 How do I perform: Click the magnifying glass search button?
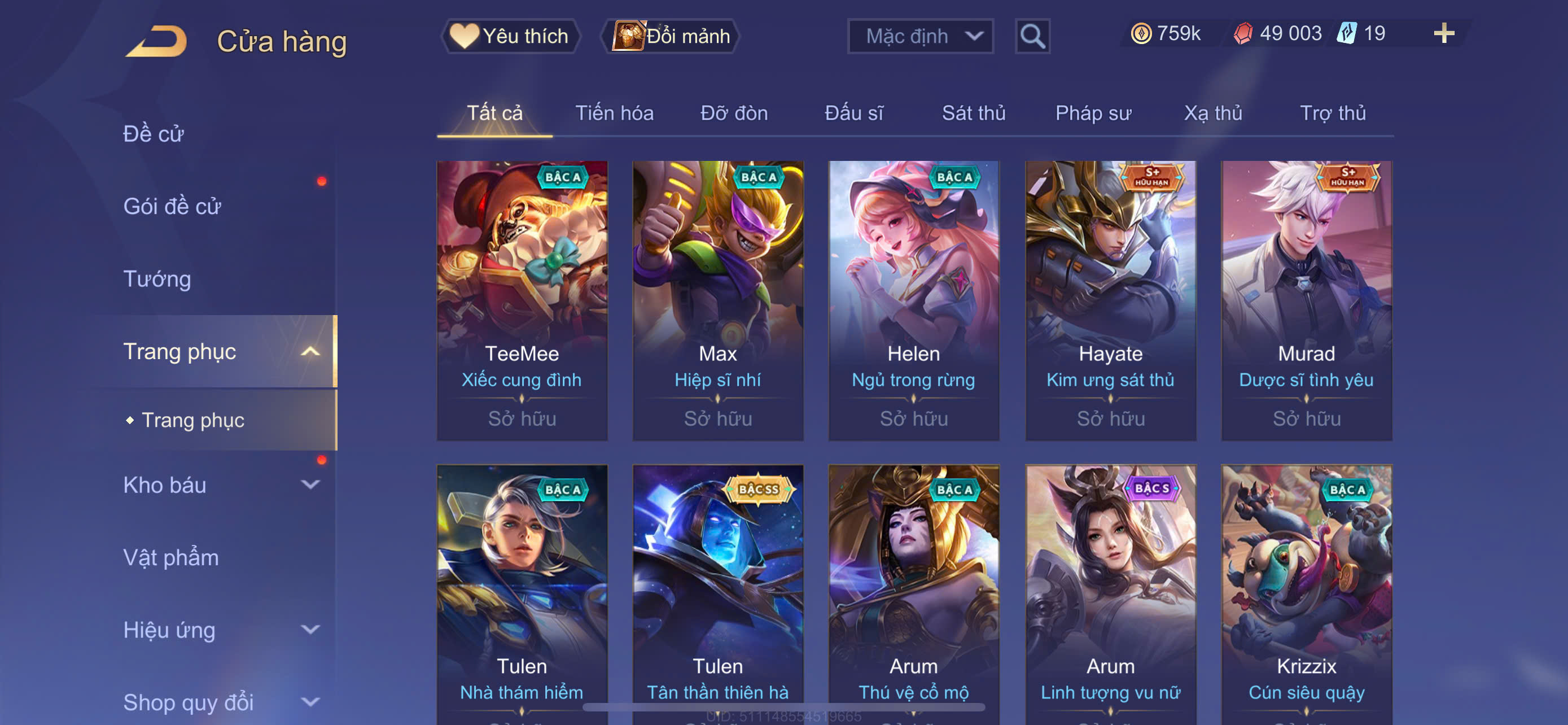click(1032, 37)
